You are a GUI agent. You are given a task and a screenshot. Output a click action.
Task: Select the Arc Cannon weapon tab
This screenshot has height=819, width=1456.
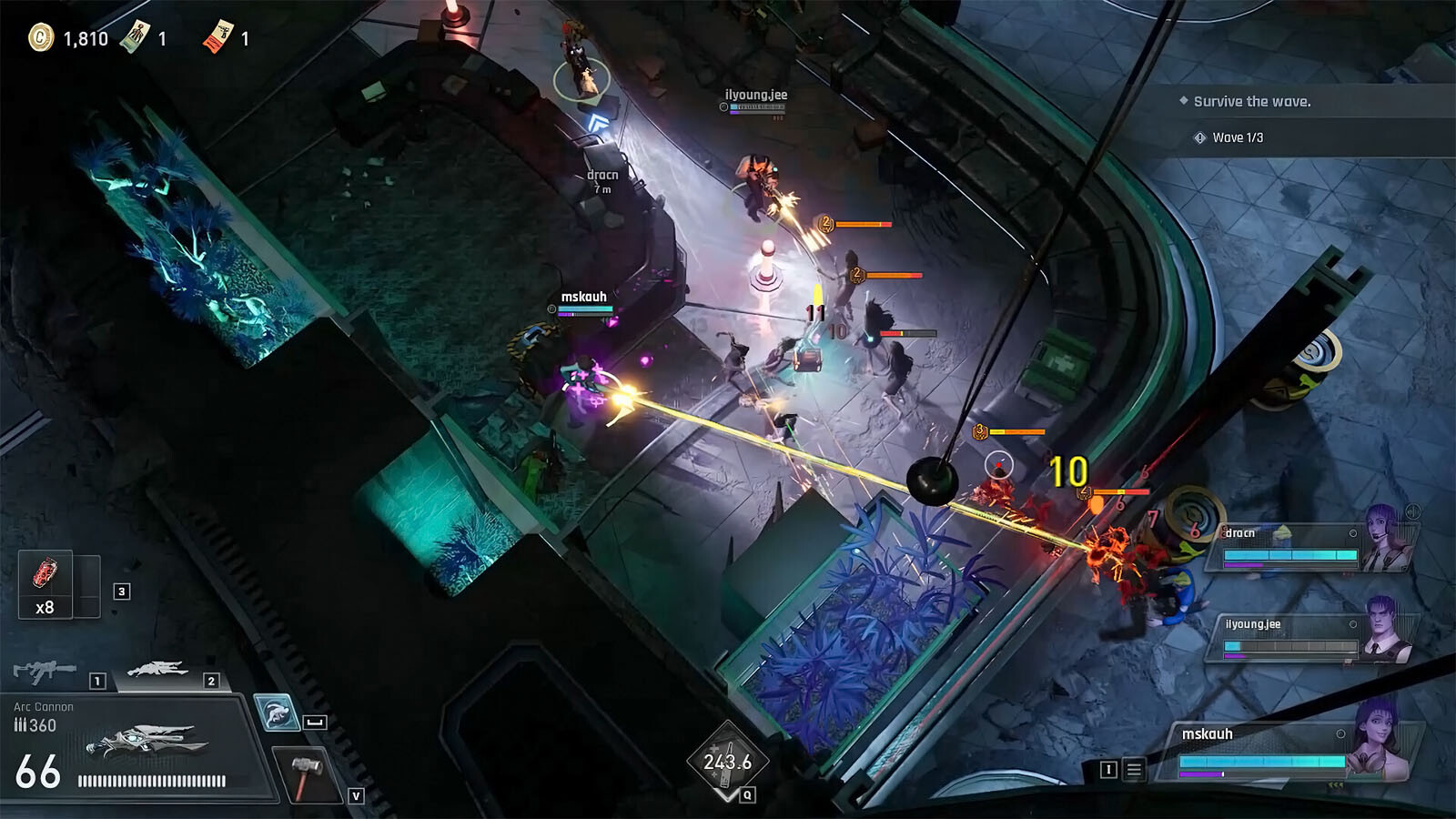pyautogui.click(x=158, y=672)
